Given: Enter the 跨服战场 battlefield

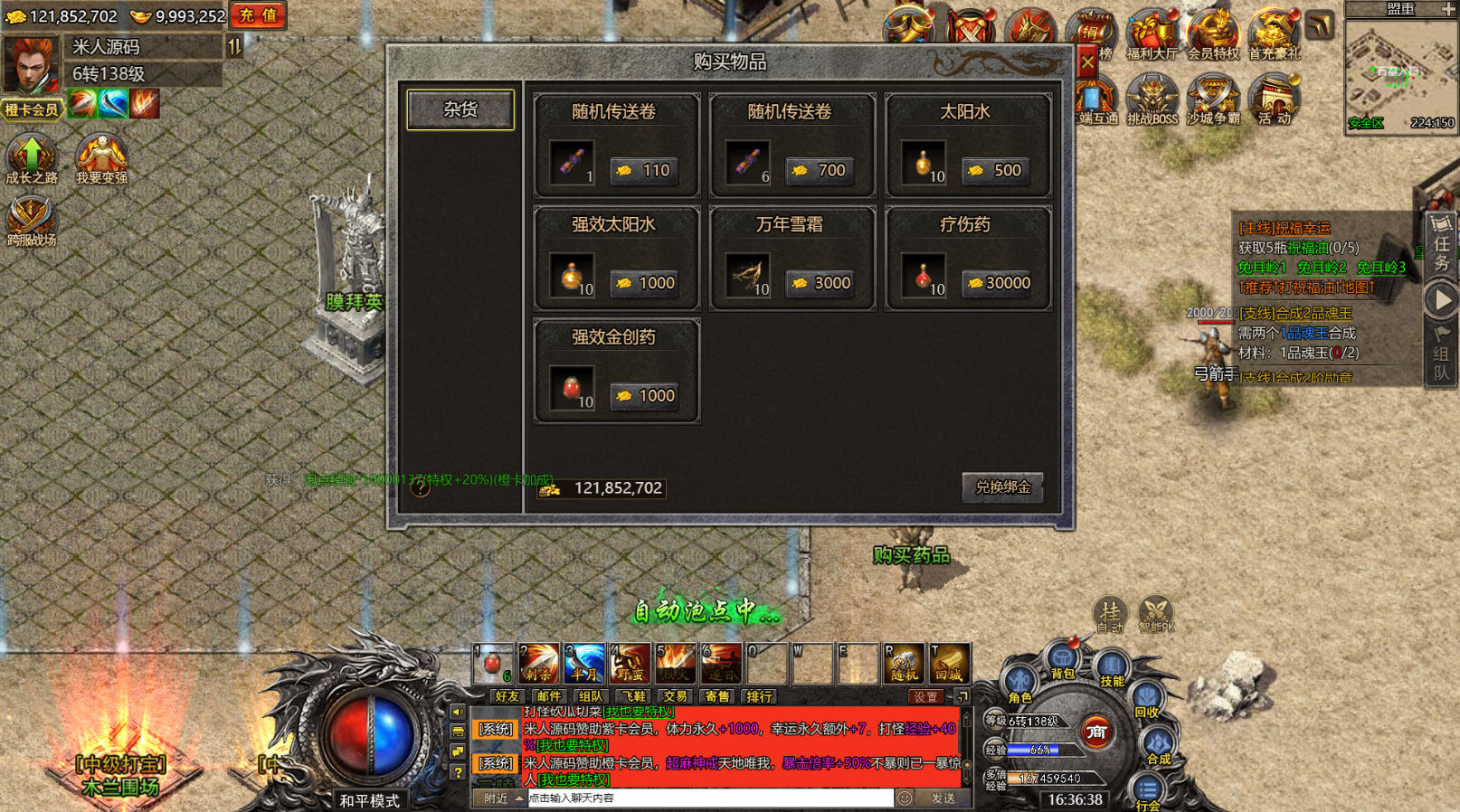Looking at the screenshot, I should (32, 222).
